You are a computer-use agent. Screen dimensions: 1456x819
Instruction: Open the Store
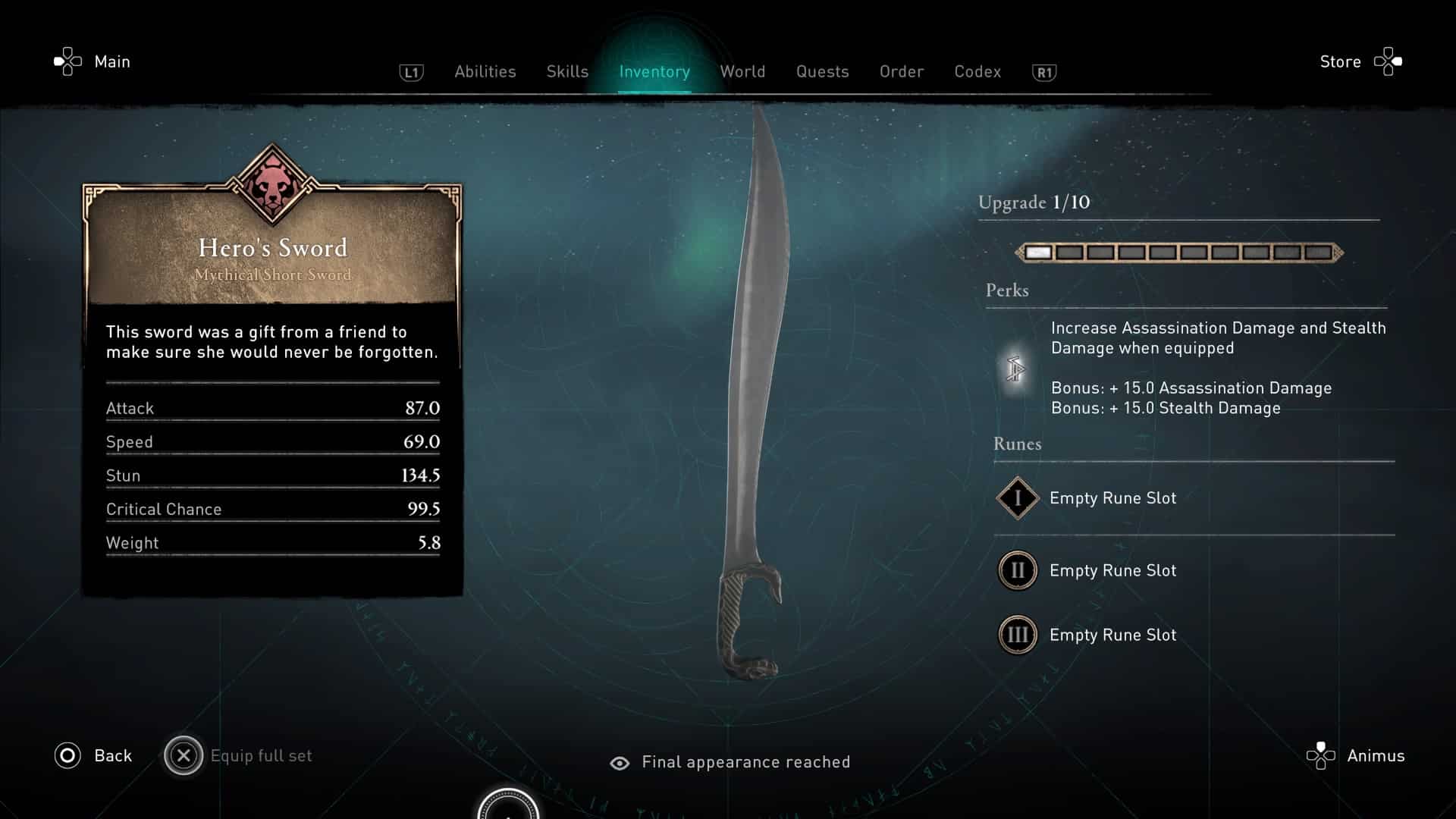pos(1339,61)
